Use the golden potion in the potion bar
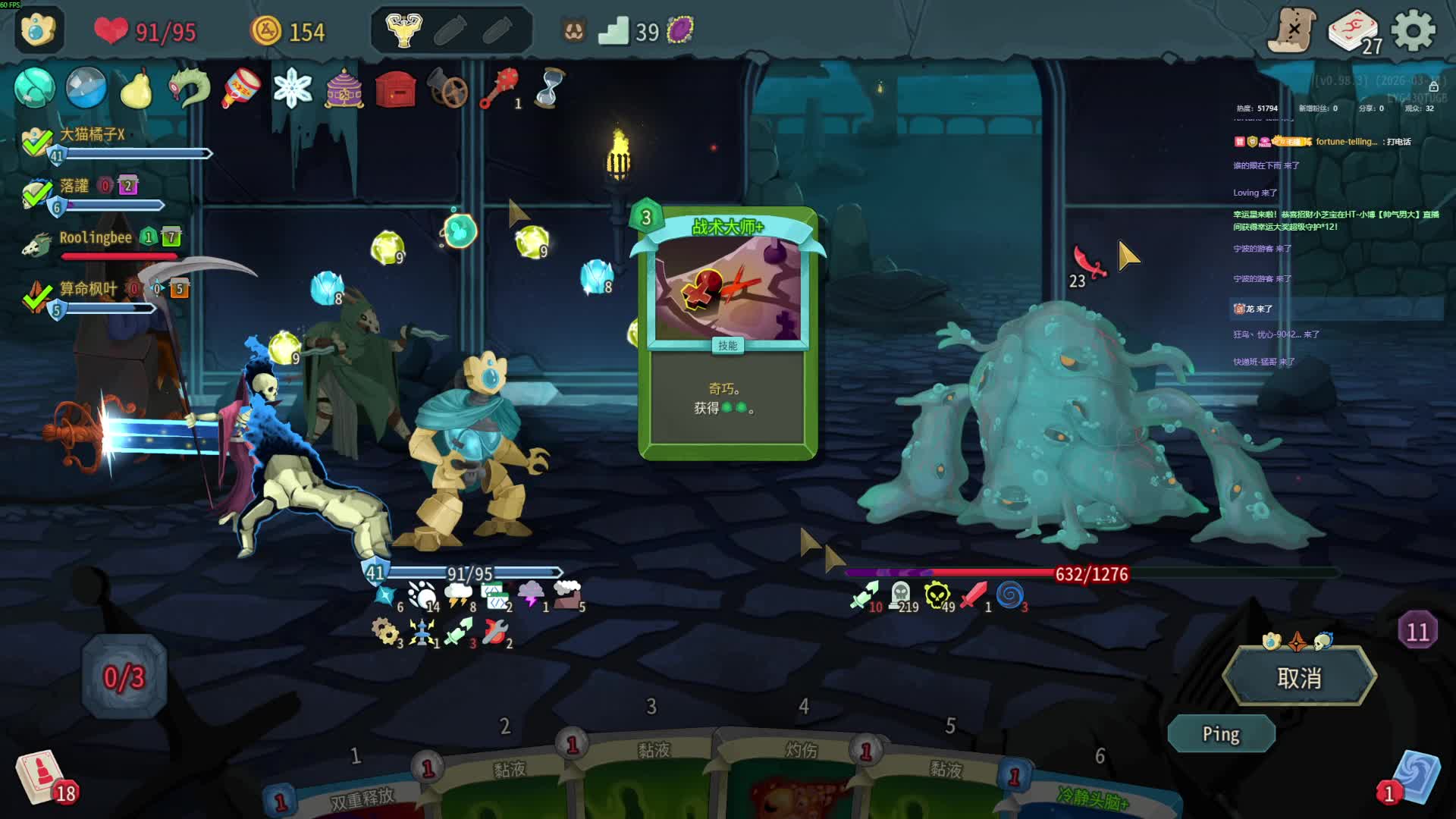 tap(403, 31)
